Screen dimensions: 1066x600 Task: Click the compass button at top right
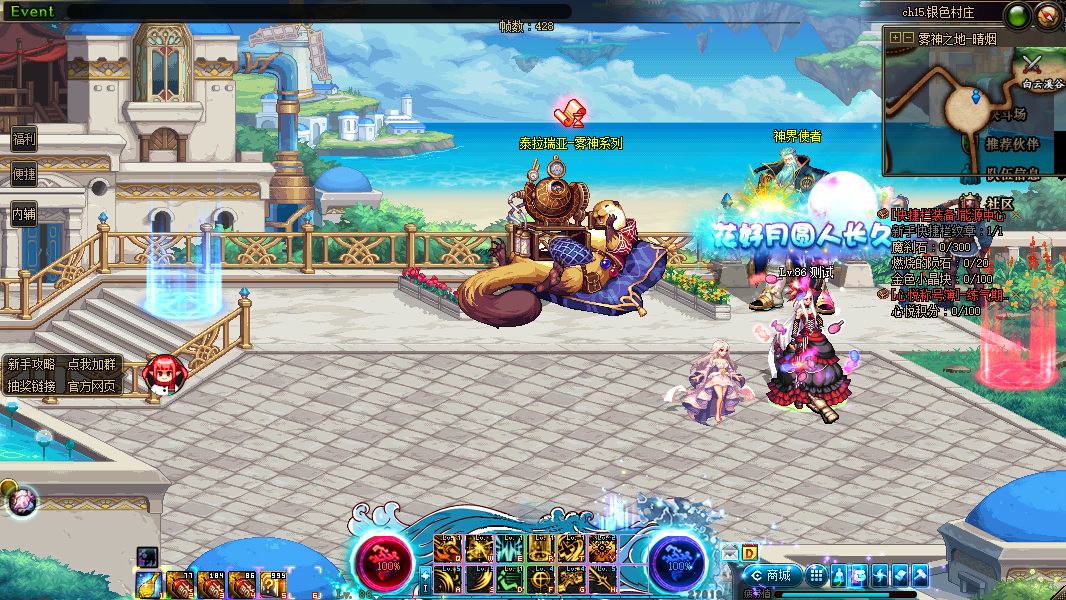(x=1048, y=15)
